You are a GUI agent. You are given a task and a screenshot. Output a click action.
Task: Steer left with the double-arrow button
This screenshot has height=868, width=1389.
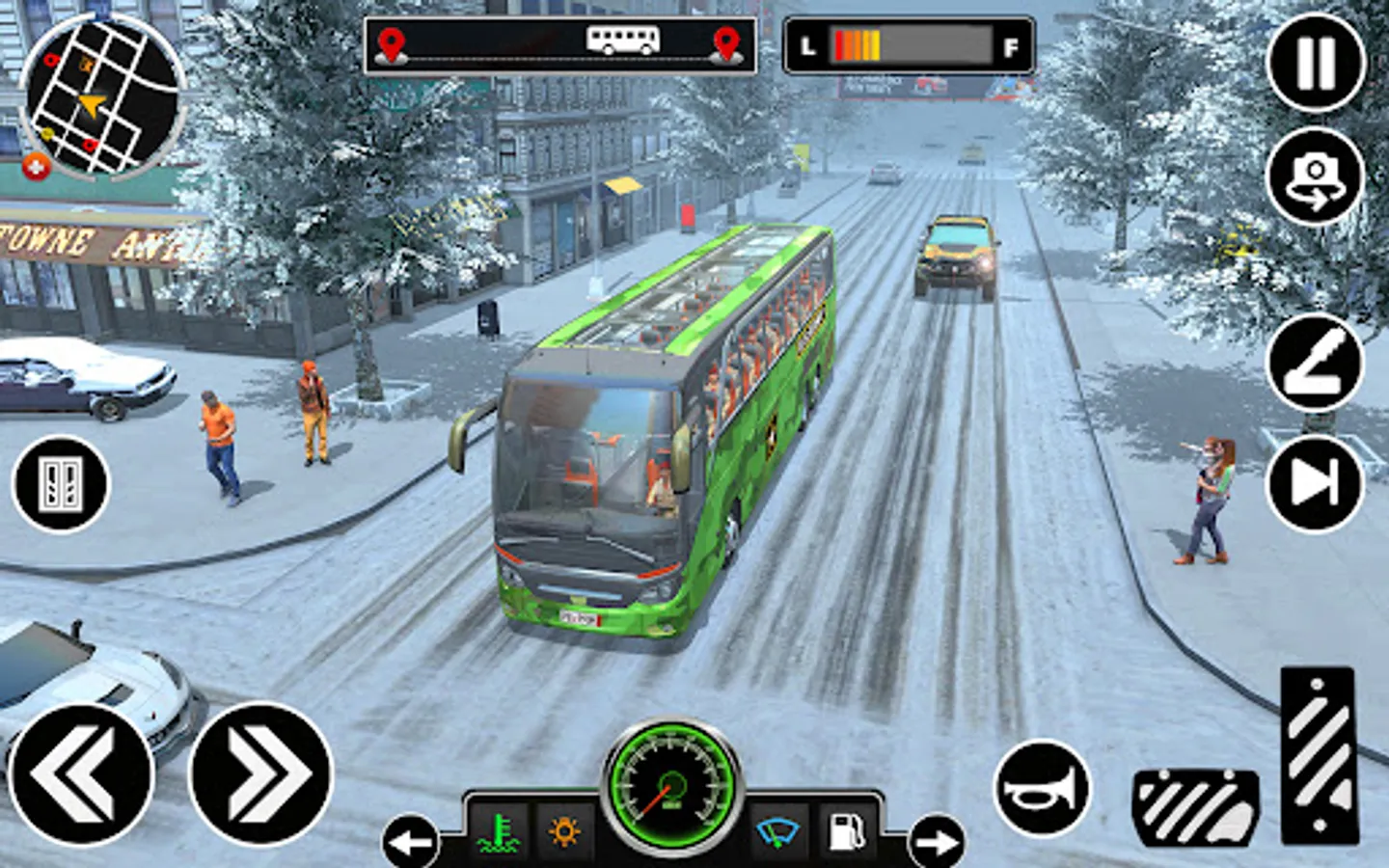click(80, 774)
